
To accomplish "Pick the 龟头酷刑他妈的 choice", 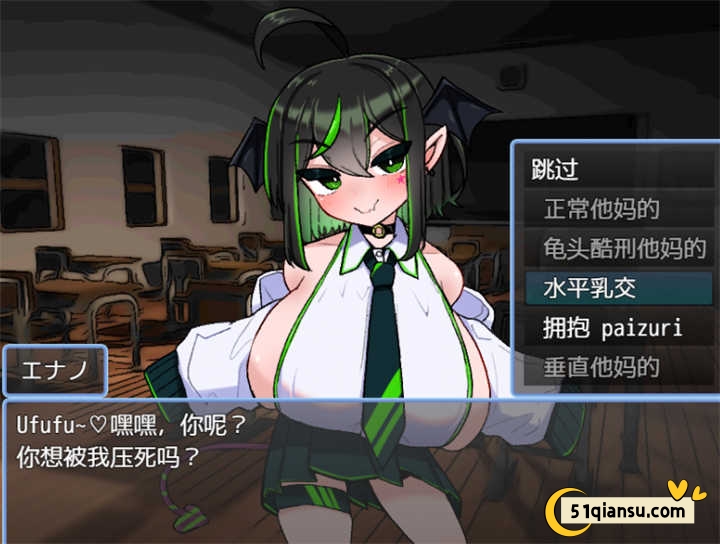I will (x=624, y=249).
